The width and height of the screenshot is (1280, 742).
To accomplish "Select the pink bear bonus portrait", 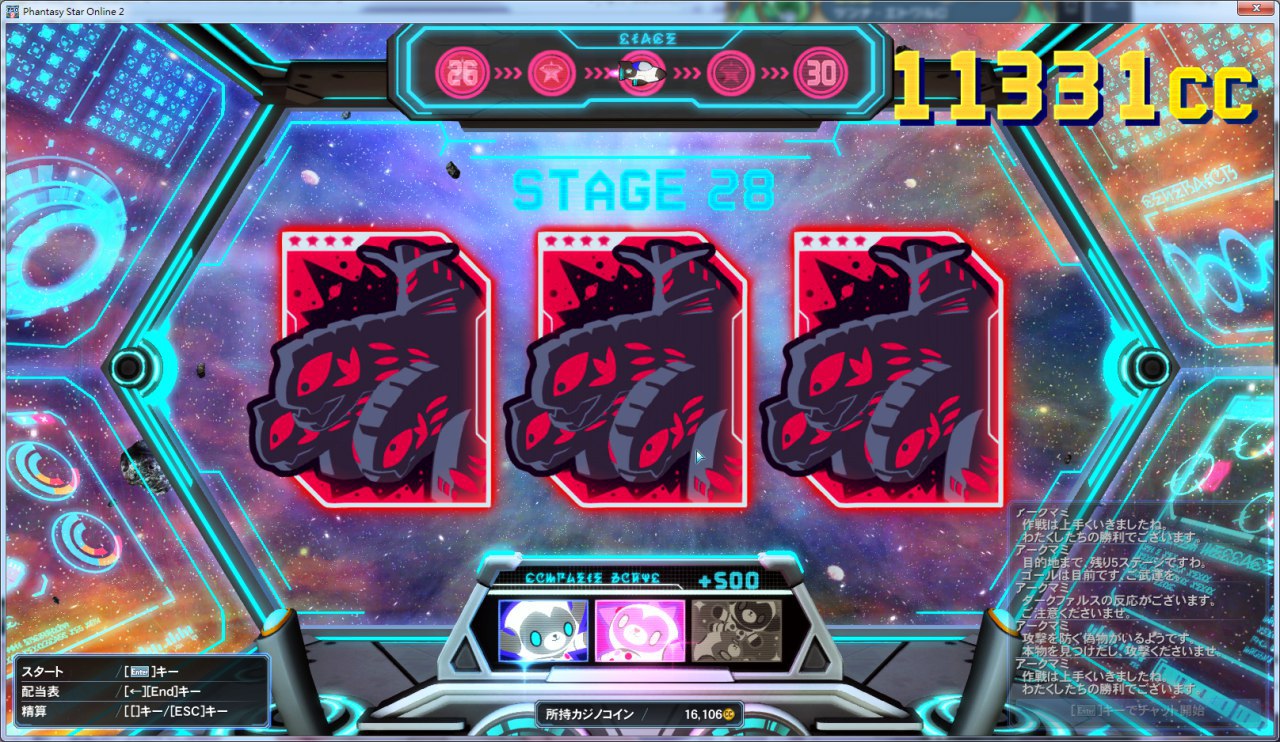I will pos(640,631).
